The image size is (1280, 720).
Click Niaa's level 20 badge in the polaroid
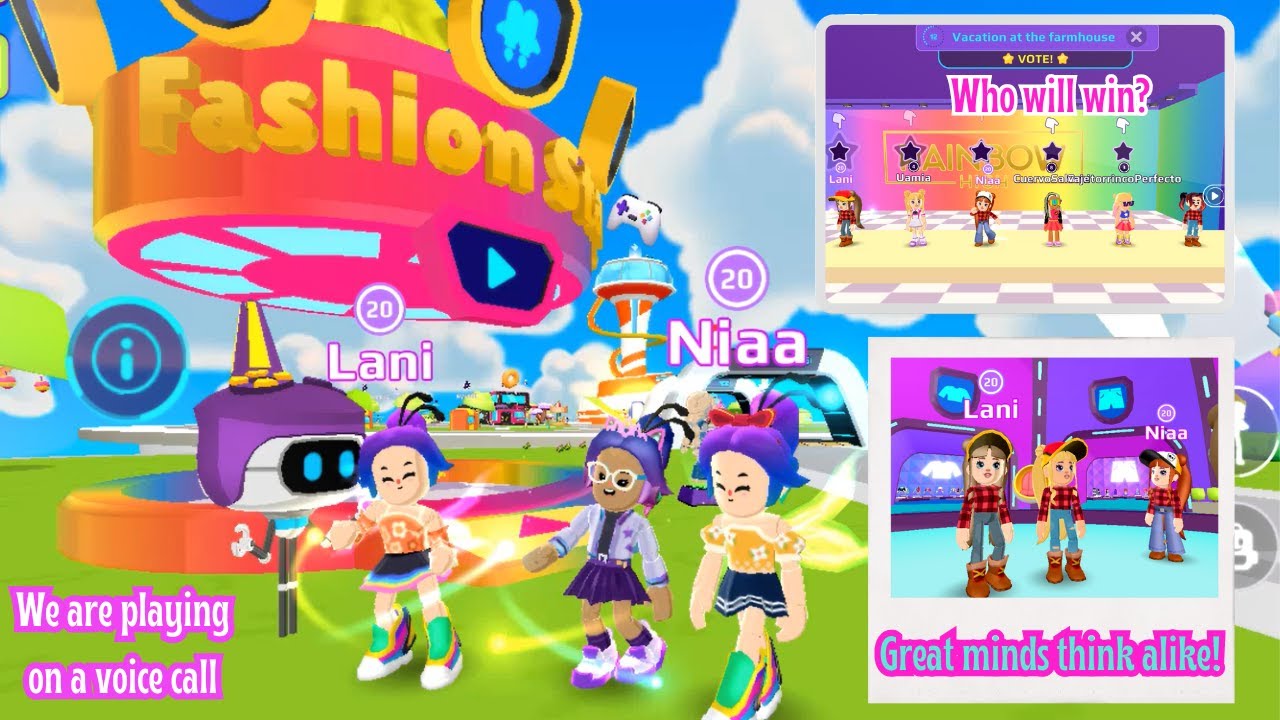pyautogui.click(x=1166, y=413)
